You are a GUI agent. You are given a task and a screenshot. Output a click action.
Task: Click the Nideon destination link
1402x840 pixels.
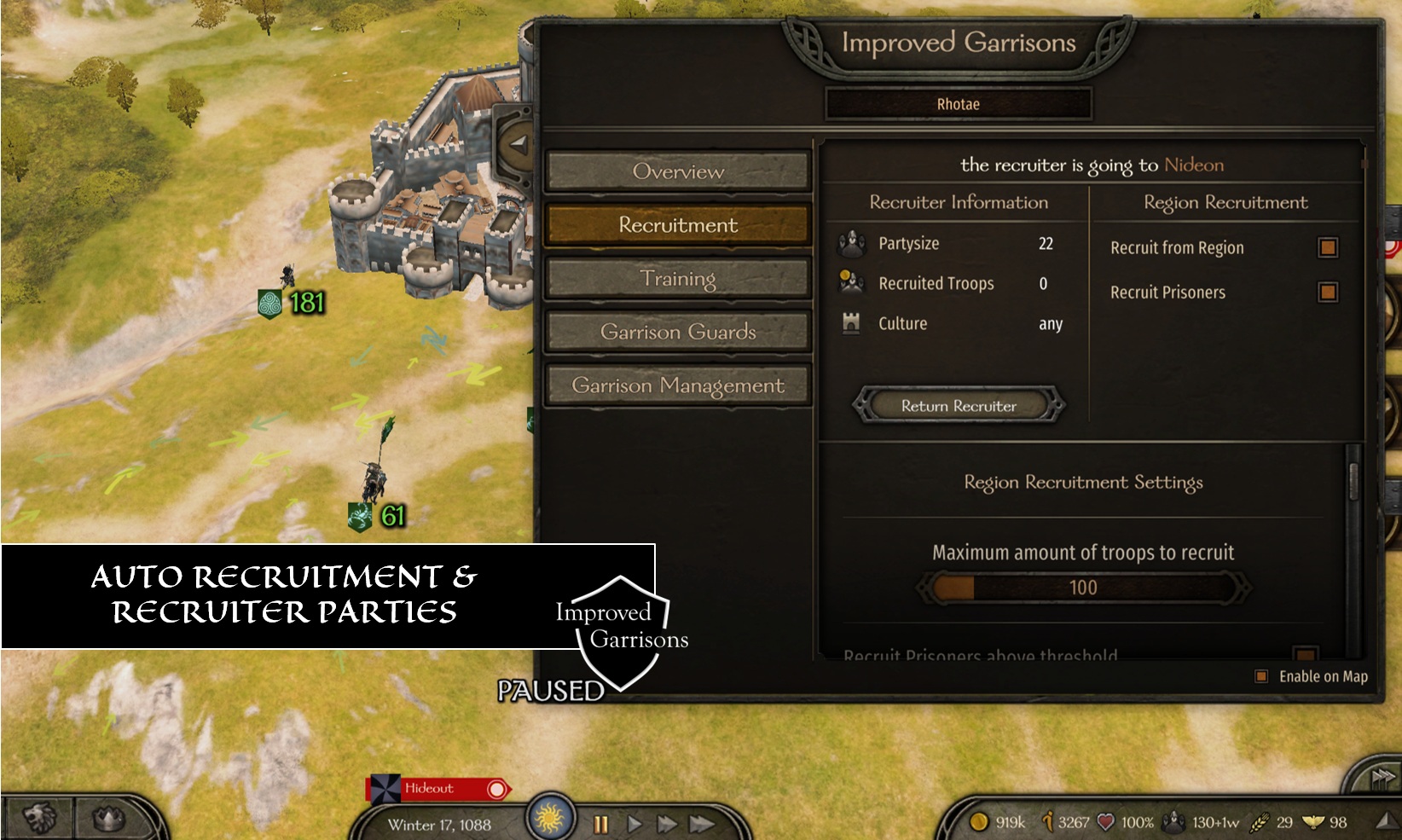pyautogui.click(x=1194, y=165)
